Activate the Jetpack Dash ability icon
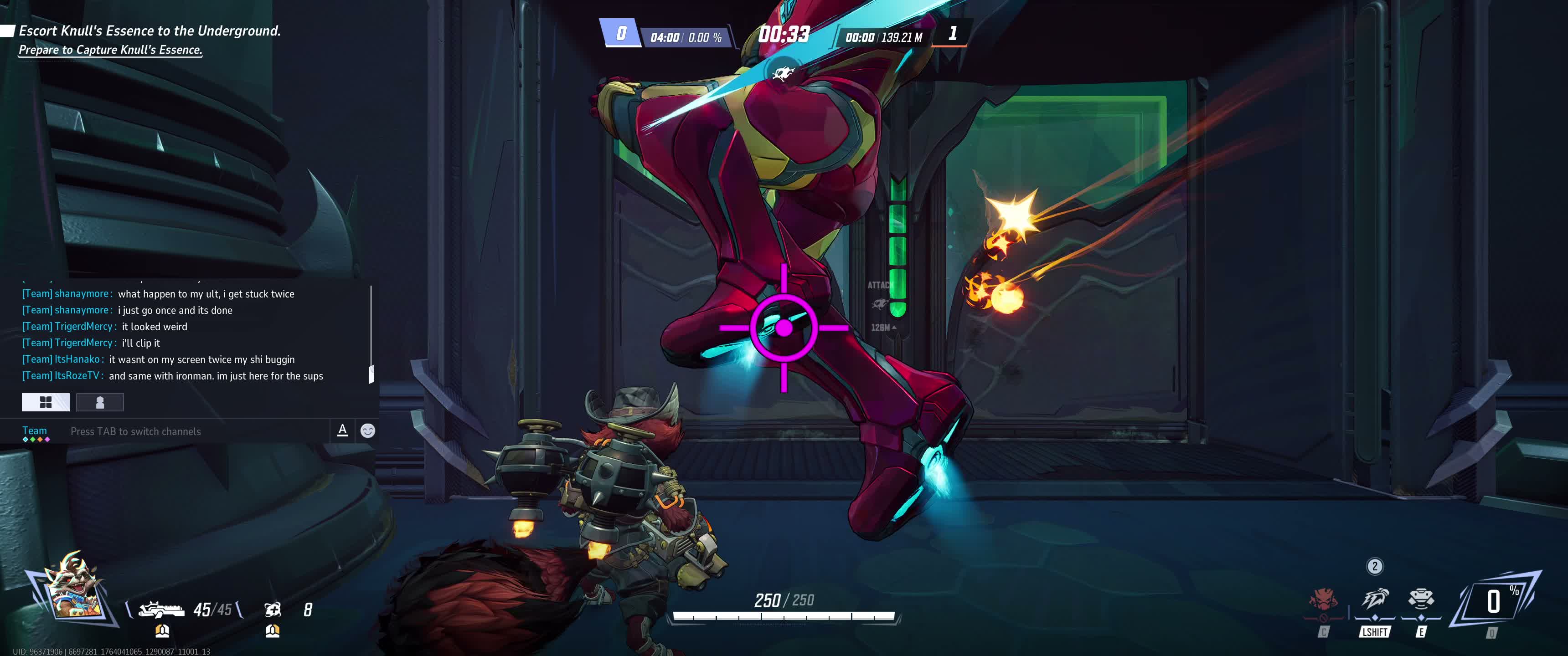The width and height of the screenshot is (1568, 656). (1374, 600)
